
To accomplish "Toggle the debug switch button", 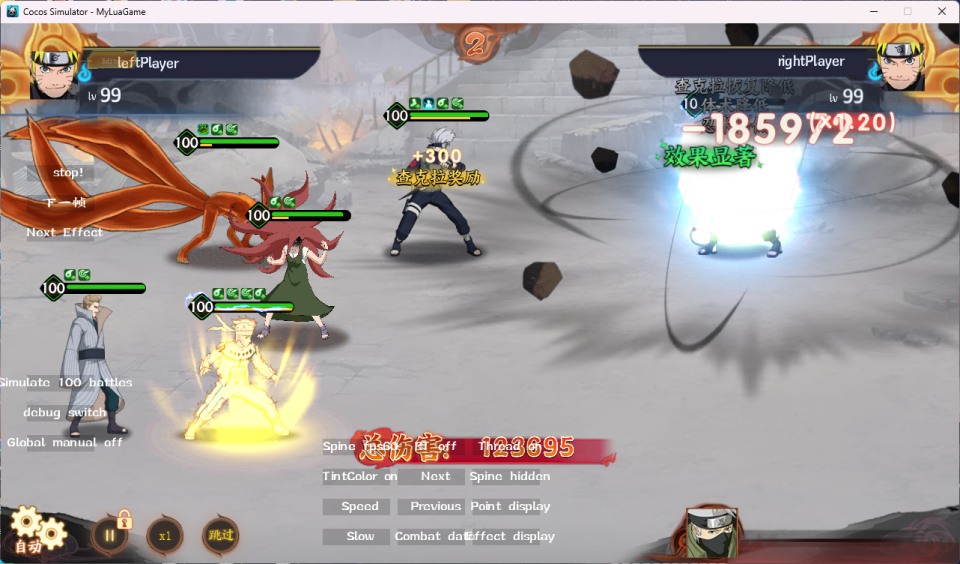I will tap(66, 413).
